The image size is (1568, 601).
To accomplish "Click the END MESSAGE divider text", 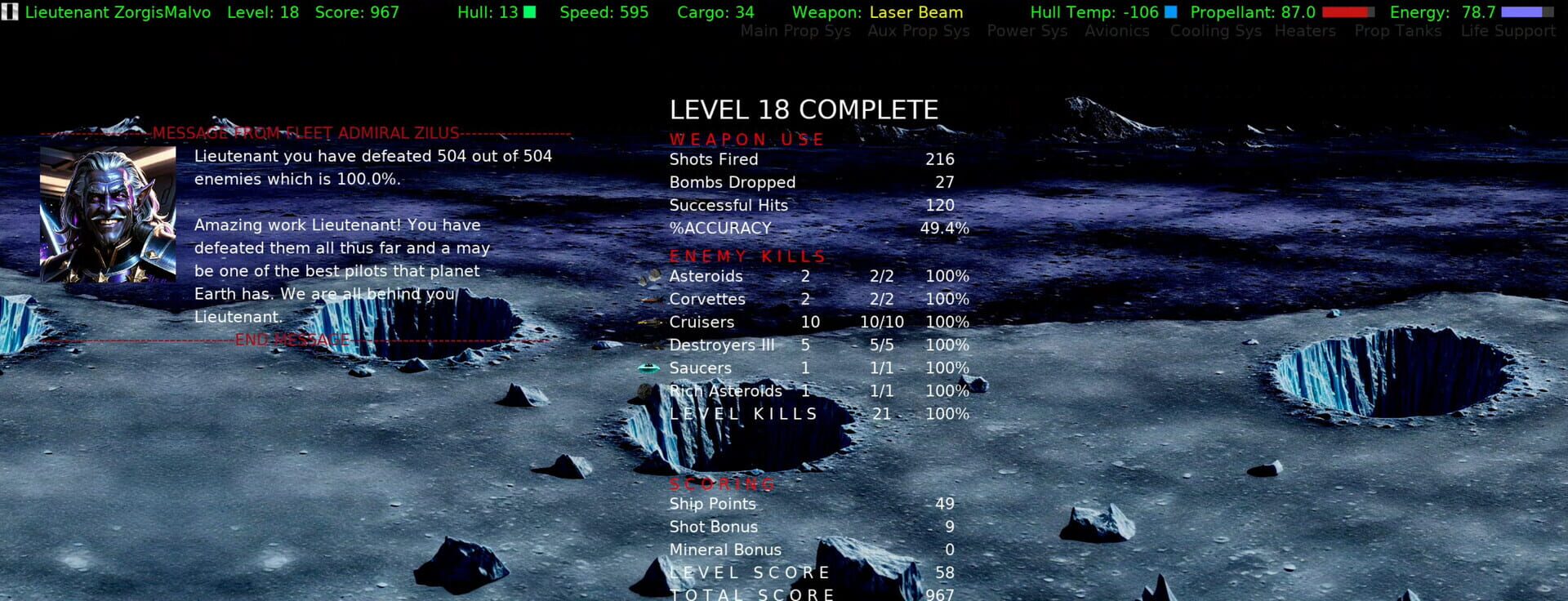I will (292, 340).
